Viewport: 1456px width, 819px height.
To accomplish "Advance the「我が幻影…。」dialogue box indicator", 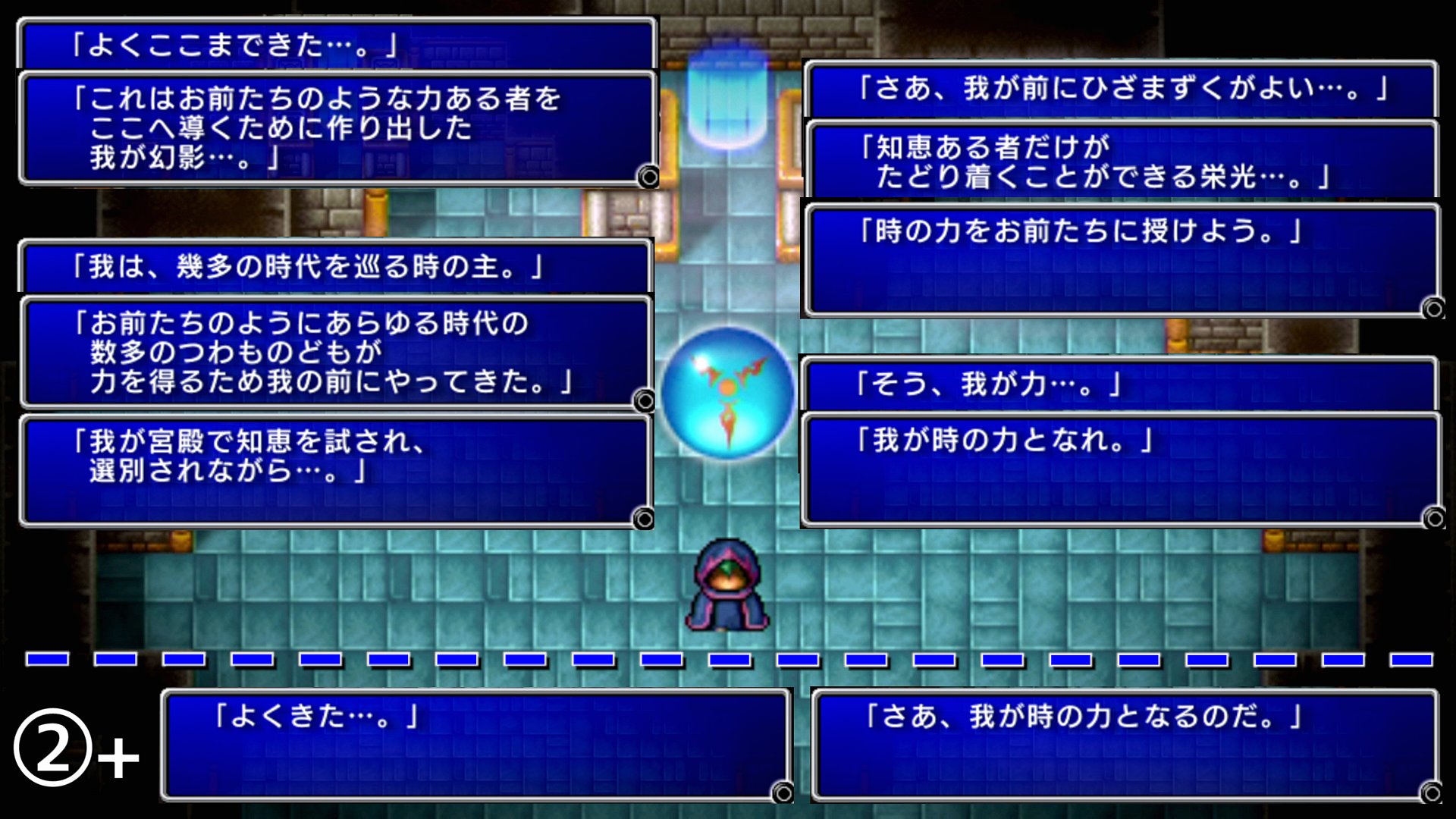I will 648,177.
